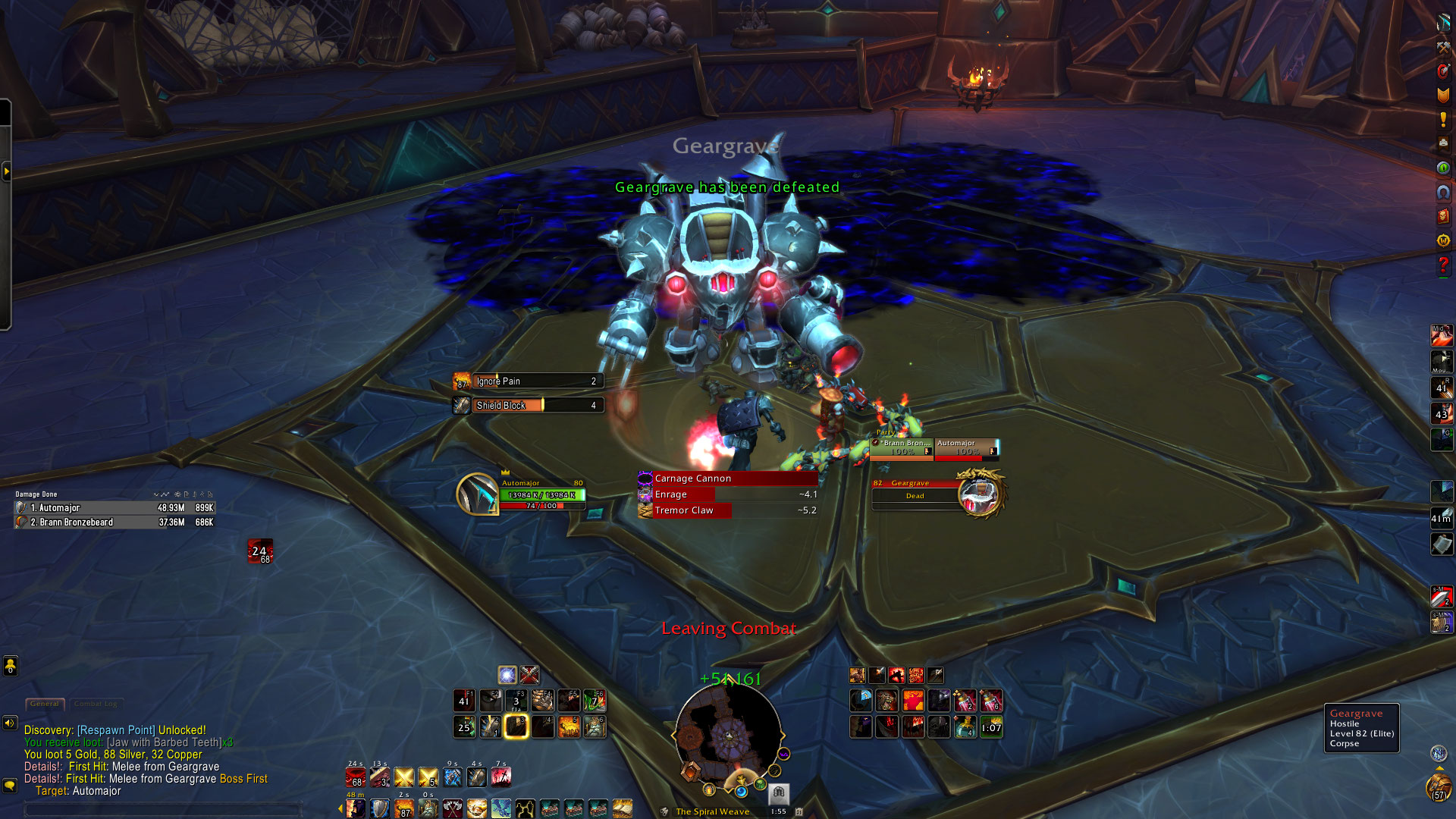This screenshot has width=1456, height=819.
Task: Toggle the chat voice speaker button
Action: tap(10, 723)
